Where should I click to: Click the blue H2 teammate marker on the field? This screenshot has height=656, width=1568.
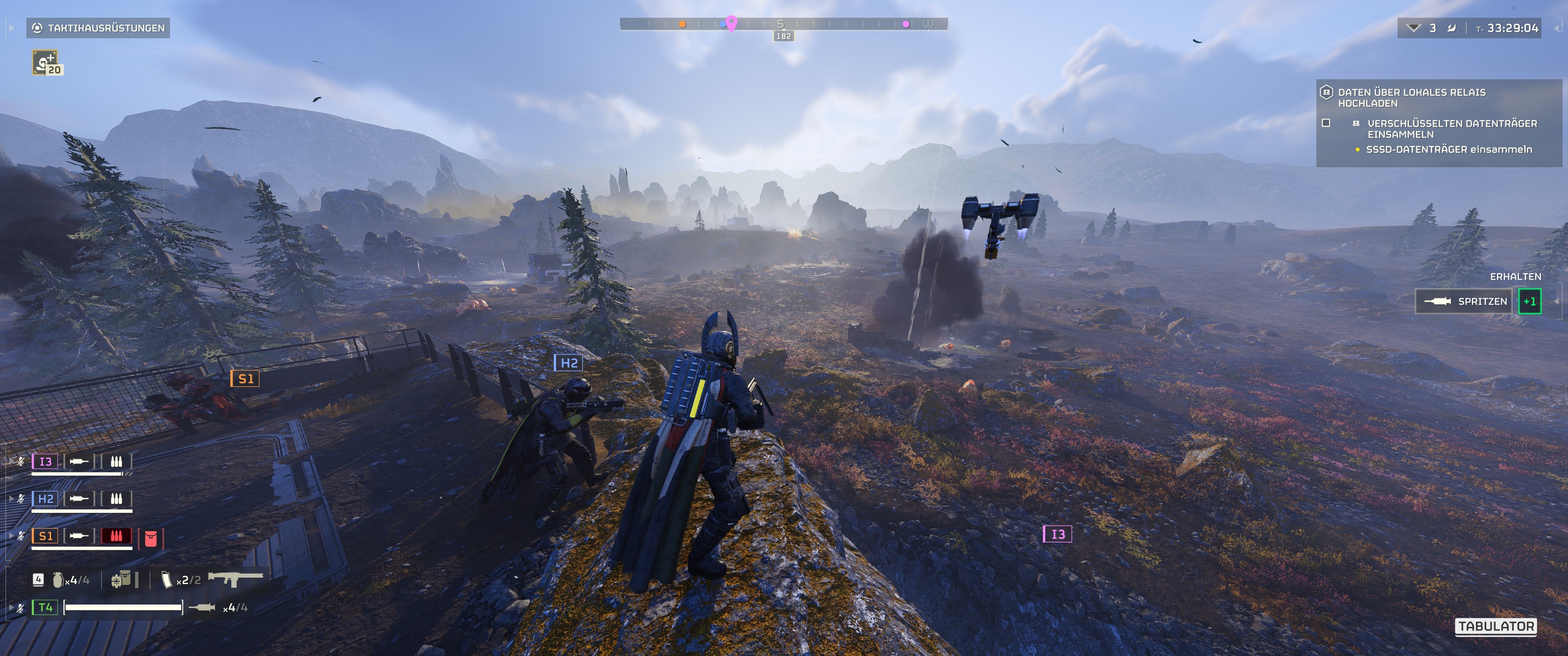coord(568,363)
